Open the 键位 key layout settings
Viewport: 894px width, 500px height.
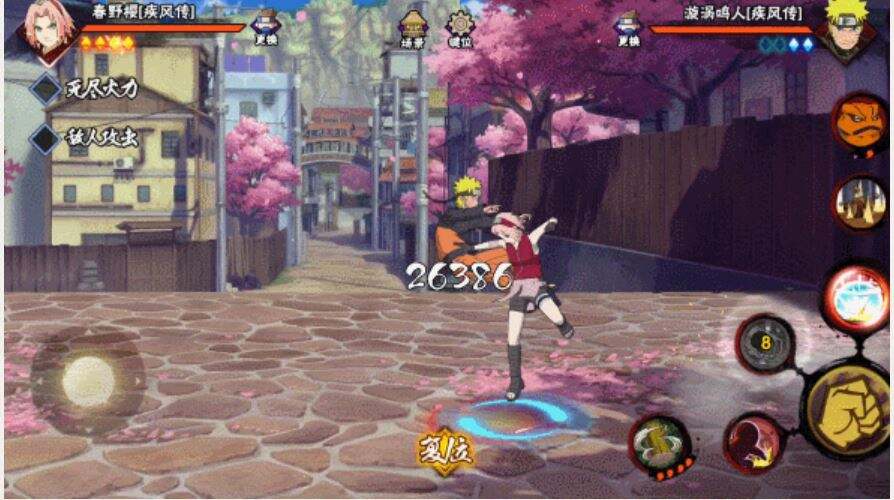pos(460,30)
